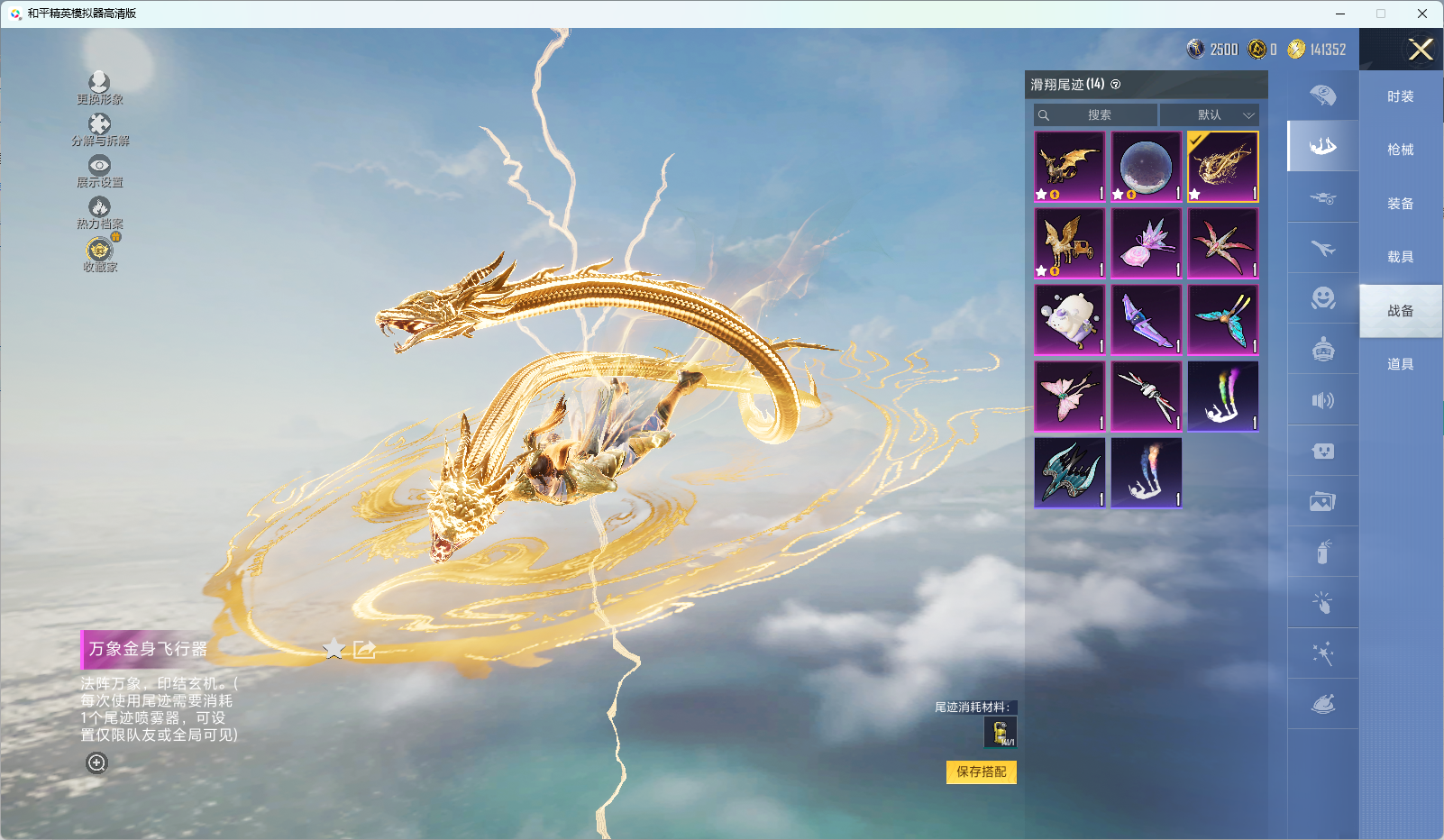Screen dimensions: 1444x840
Task: Open 分解与拆解 dismantle menu
Action: [x=99, y=129]
